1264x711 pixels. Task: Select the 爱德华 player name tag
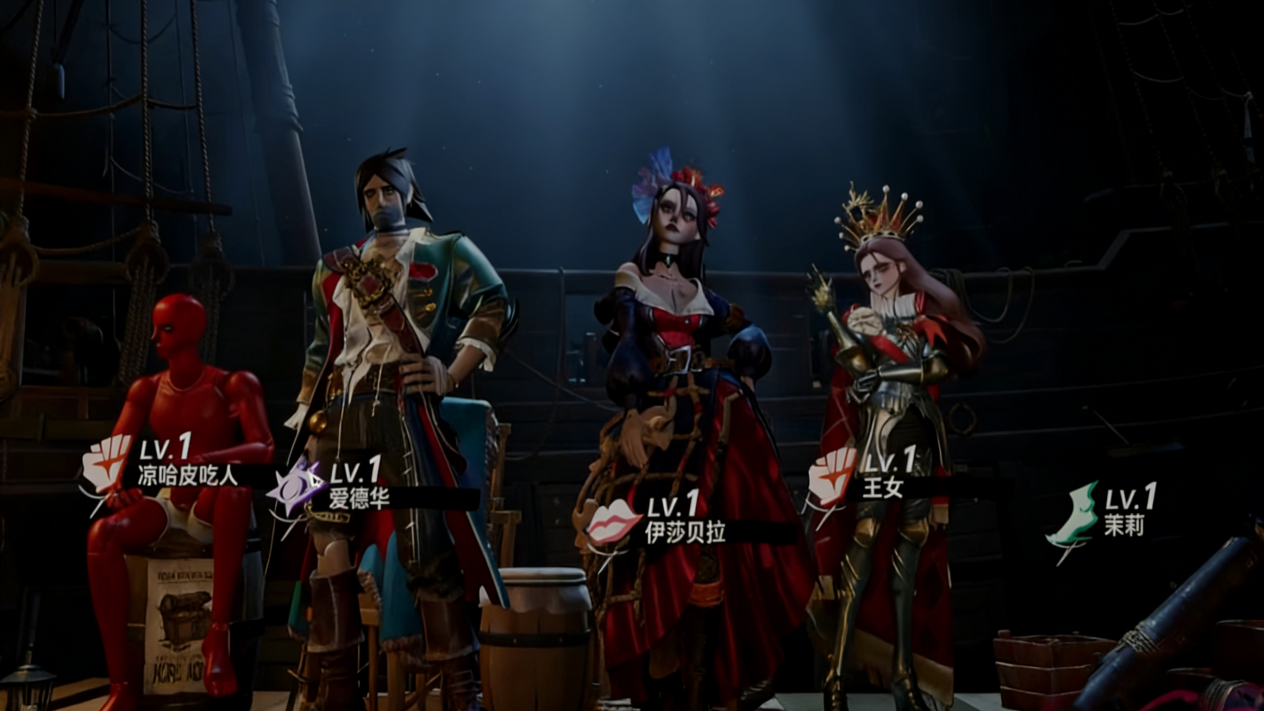(359, 497)
